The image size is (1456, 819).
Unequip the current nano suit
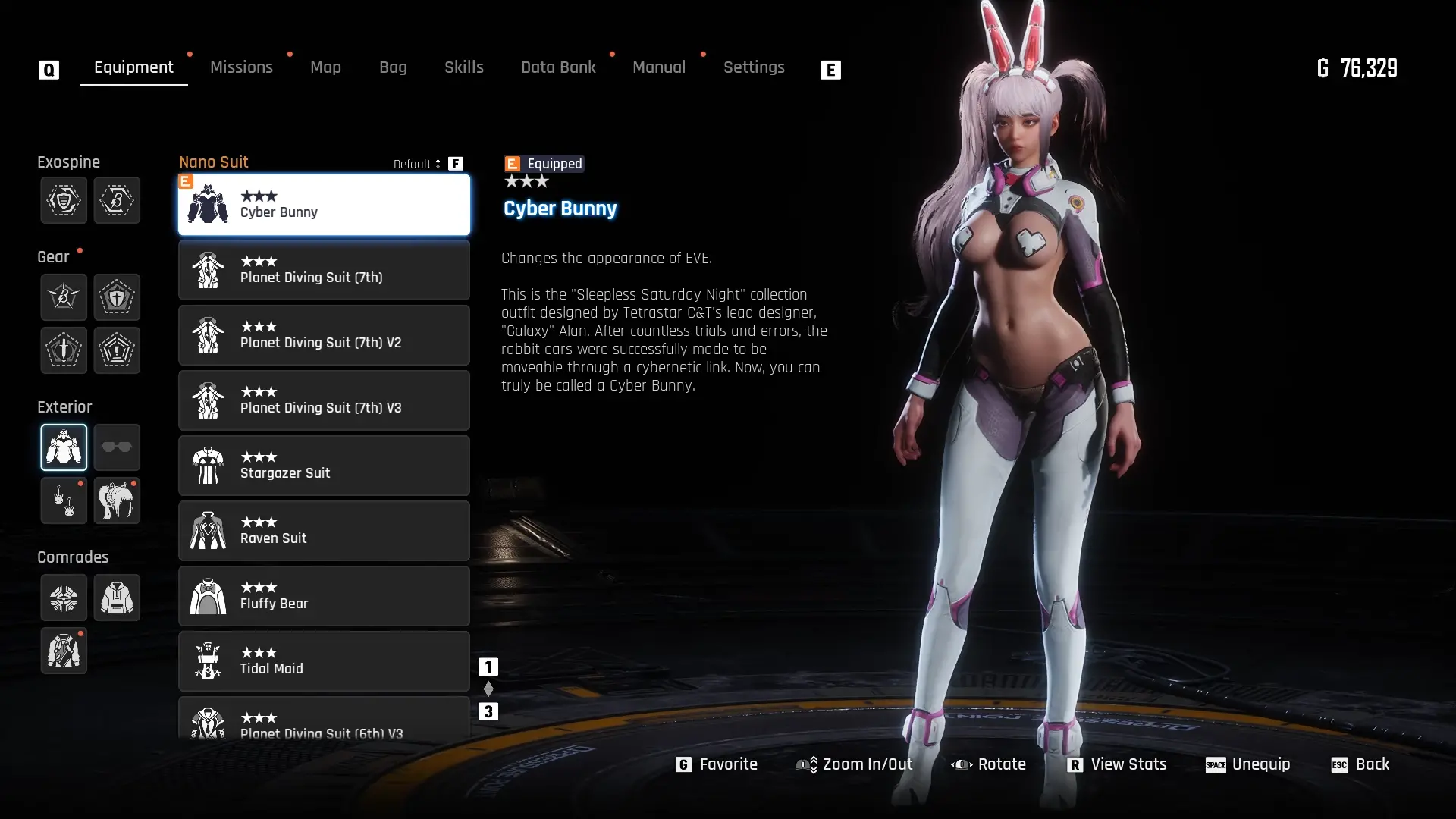pos(1247,764)
